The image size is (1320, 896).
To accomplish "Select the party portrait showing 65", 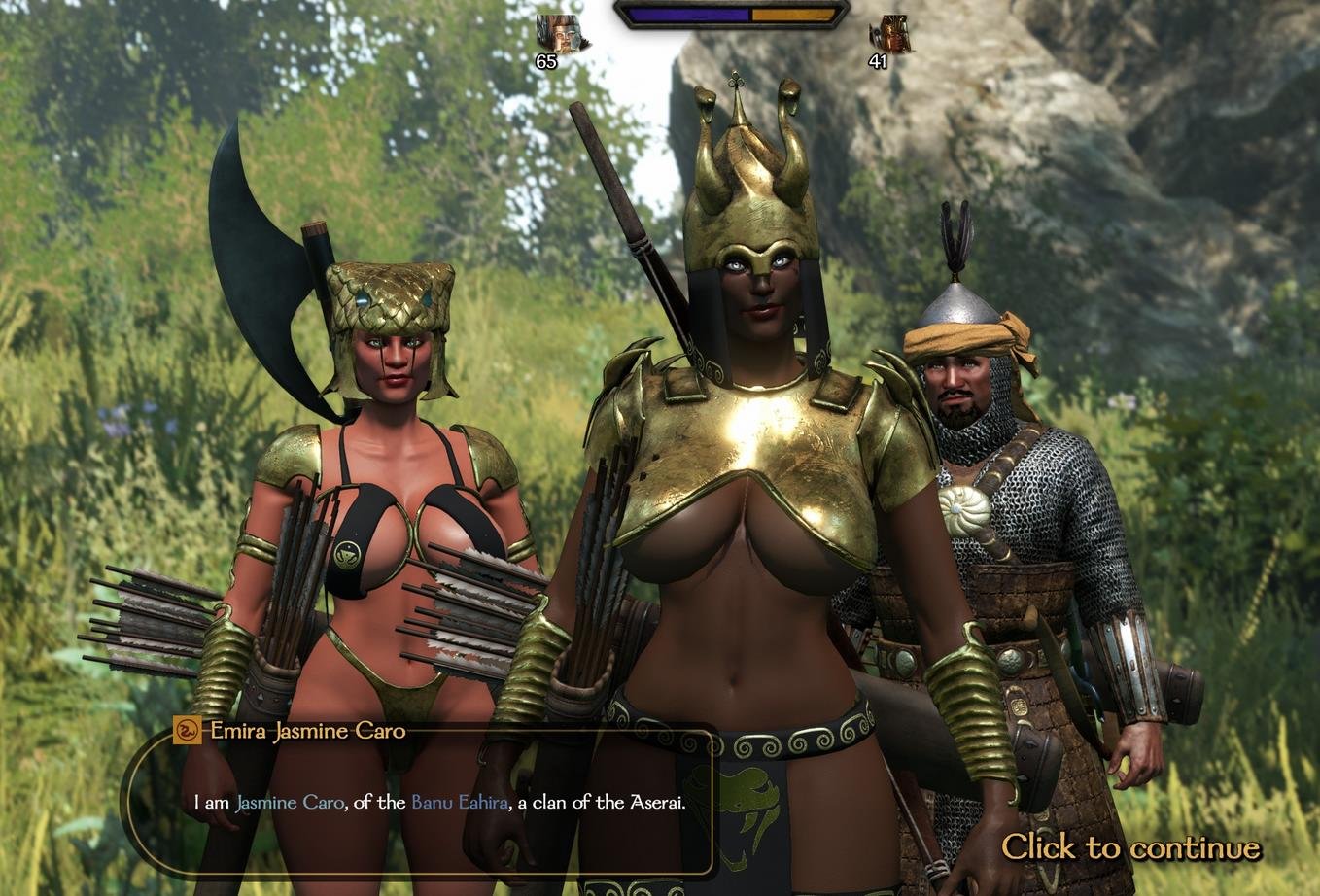I will coord(559,34).
